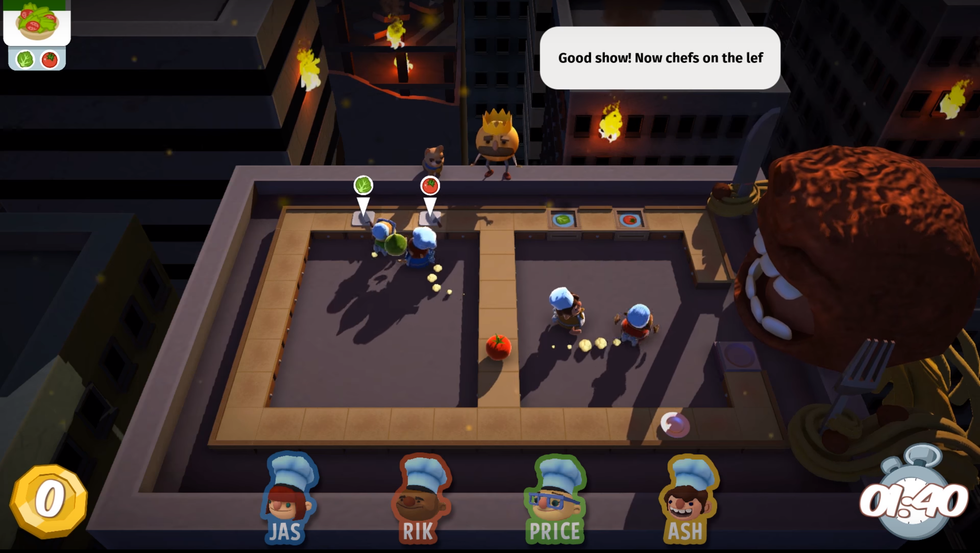This screenshot has height=553, width=980.
Task: Click the JAS chef portrait
Action: click(287, 498)
